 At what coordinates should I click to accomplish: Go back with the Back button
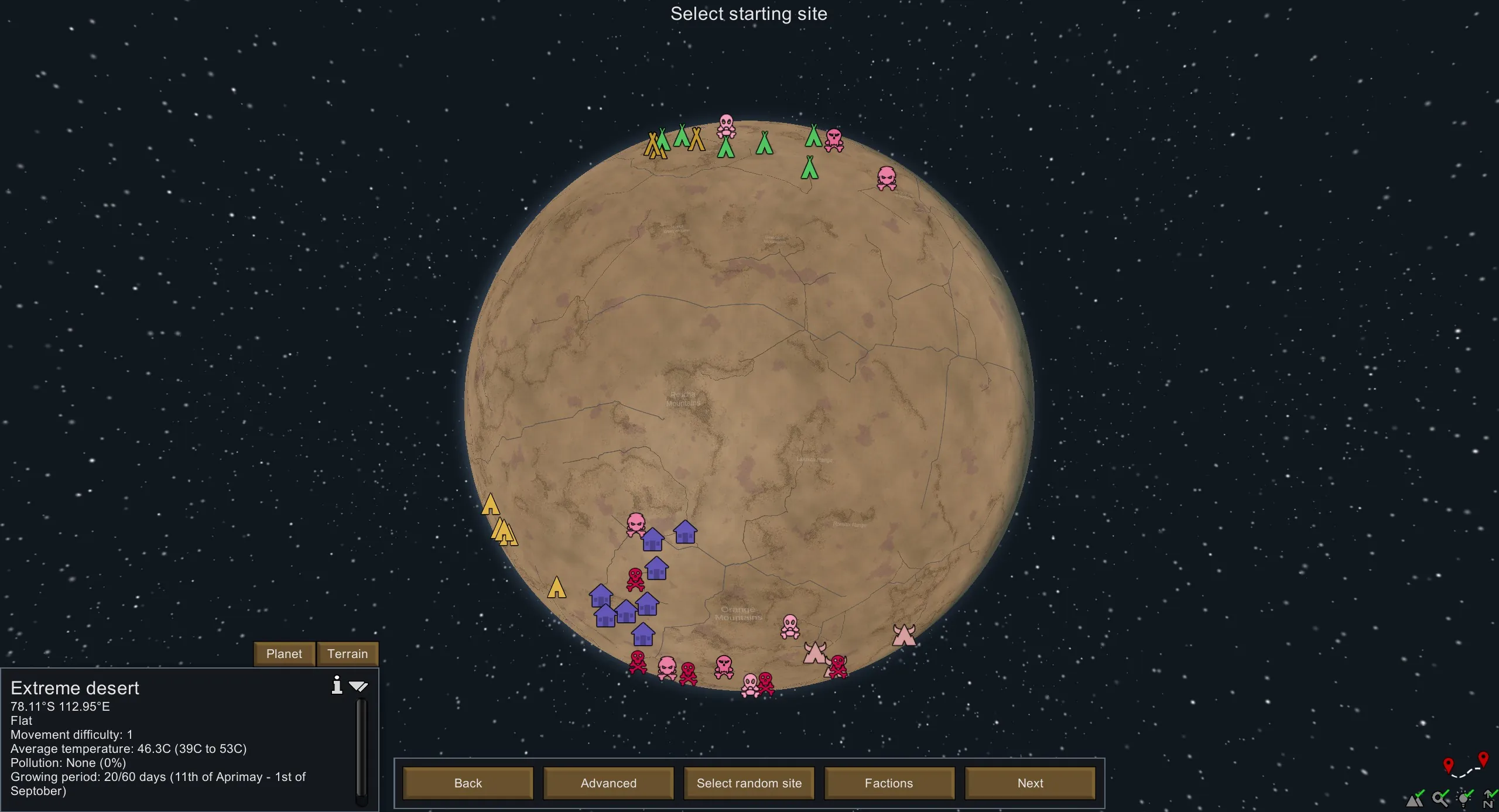(468, 783)
